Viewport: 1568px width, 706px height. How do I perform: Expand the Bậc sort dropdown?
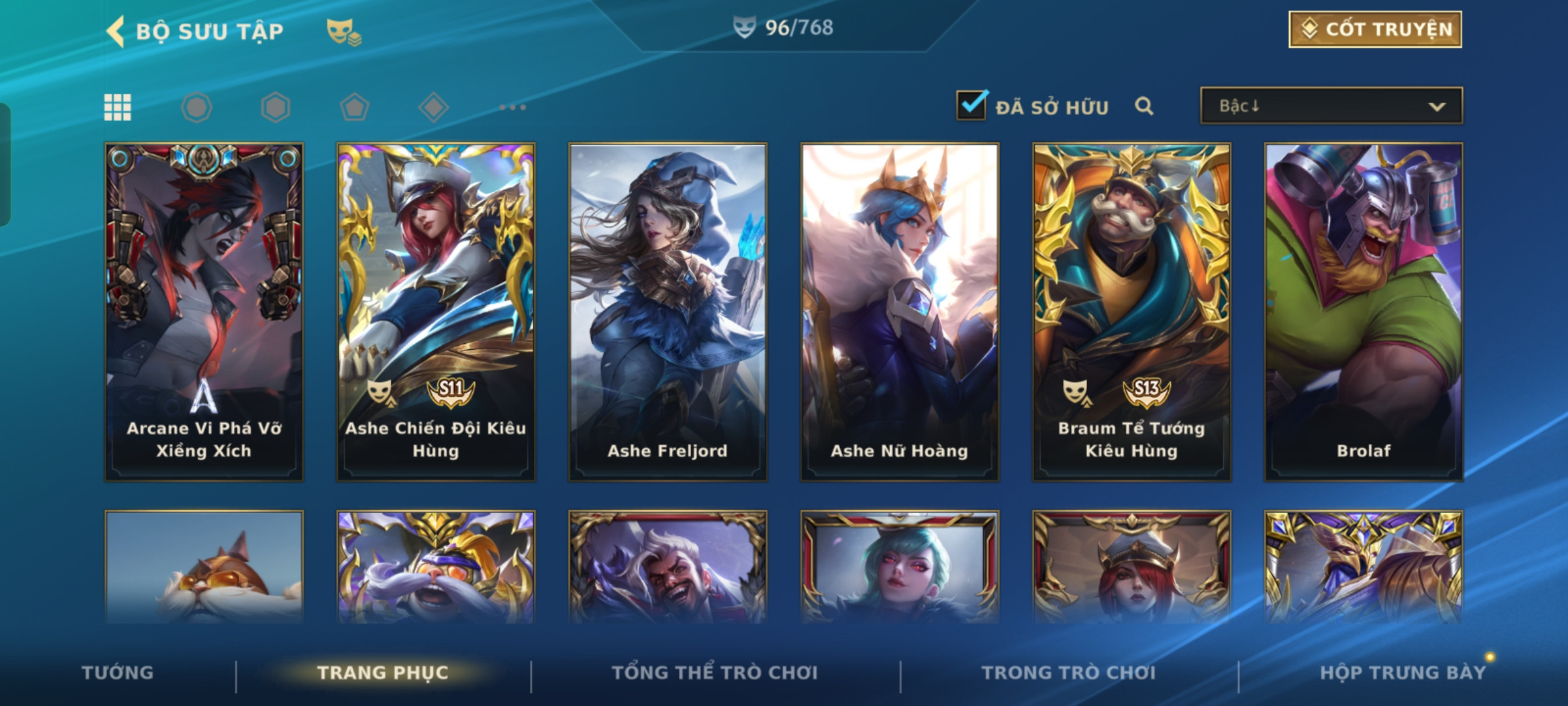1331,106
